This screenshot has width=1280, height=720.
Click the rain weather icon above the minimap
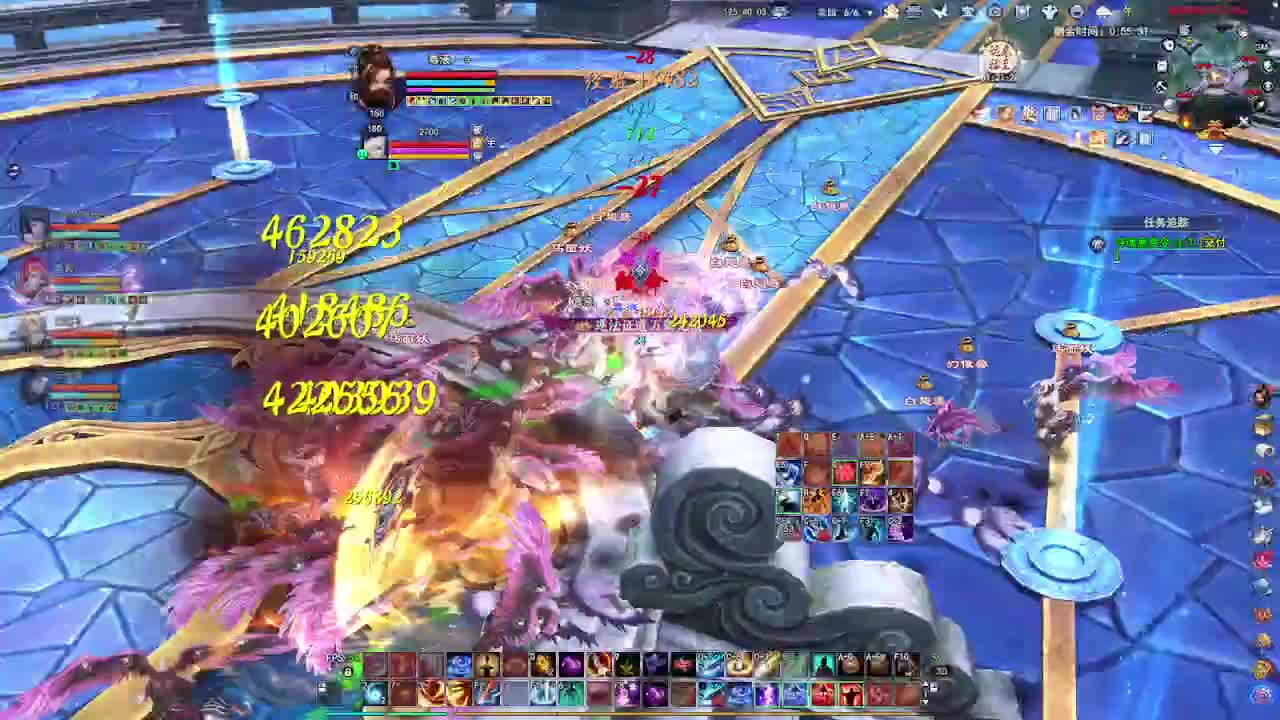pos(1103,11)
